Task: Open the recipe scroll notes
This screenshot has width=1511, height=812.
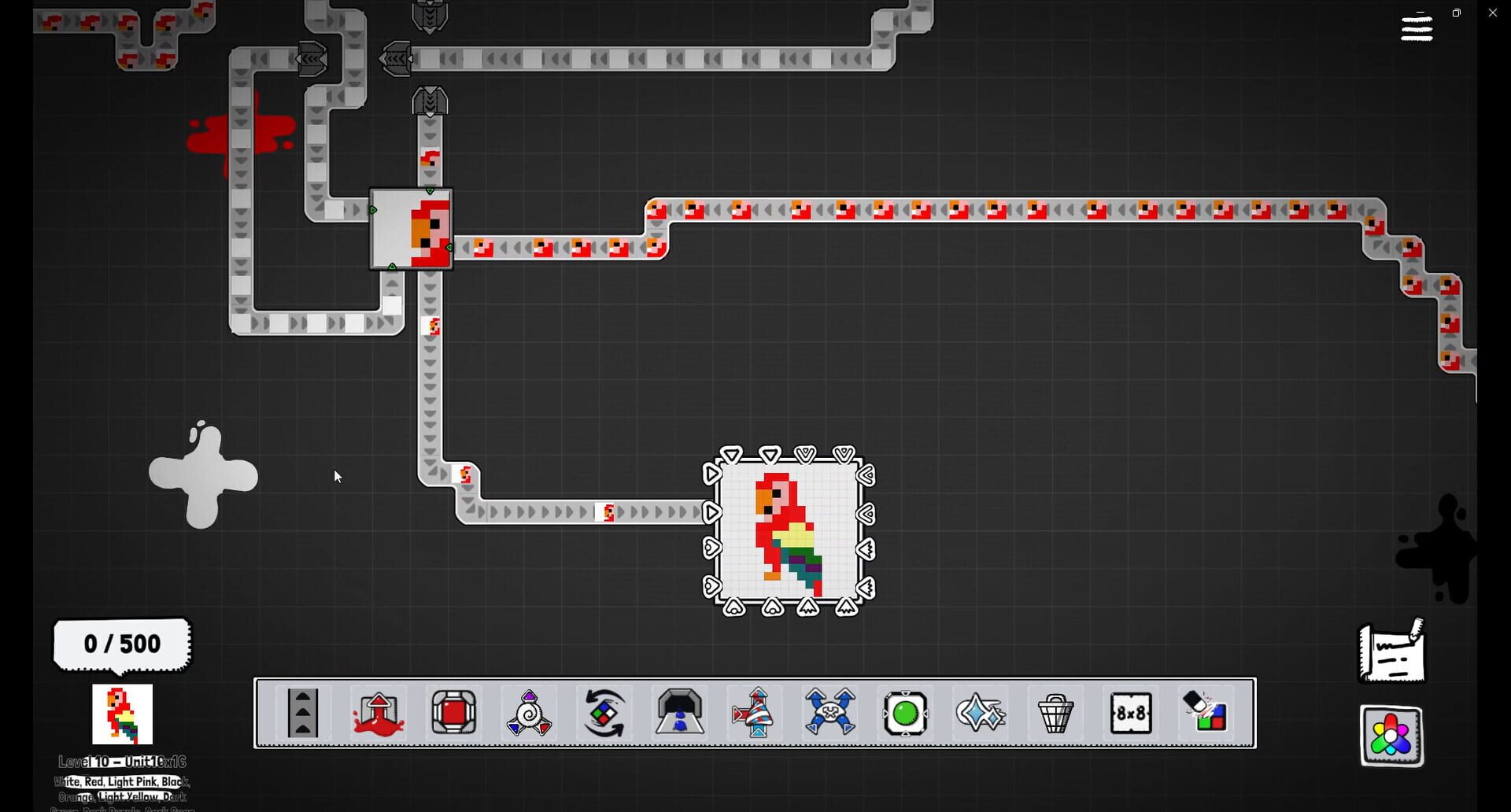Action: pyautogui.click(x=1390, y=653)
